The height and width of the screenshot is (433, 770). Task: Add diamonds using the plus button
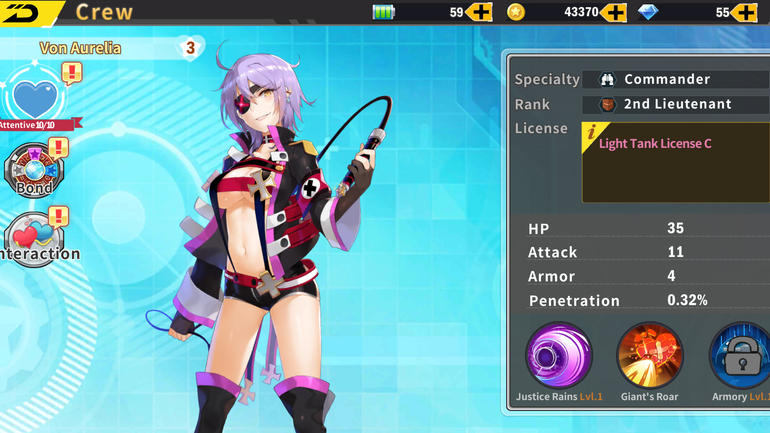744,12
